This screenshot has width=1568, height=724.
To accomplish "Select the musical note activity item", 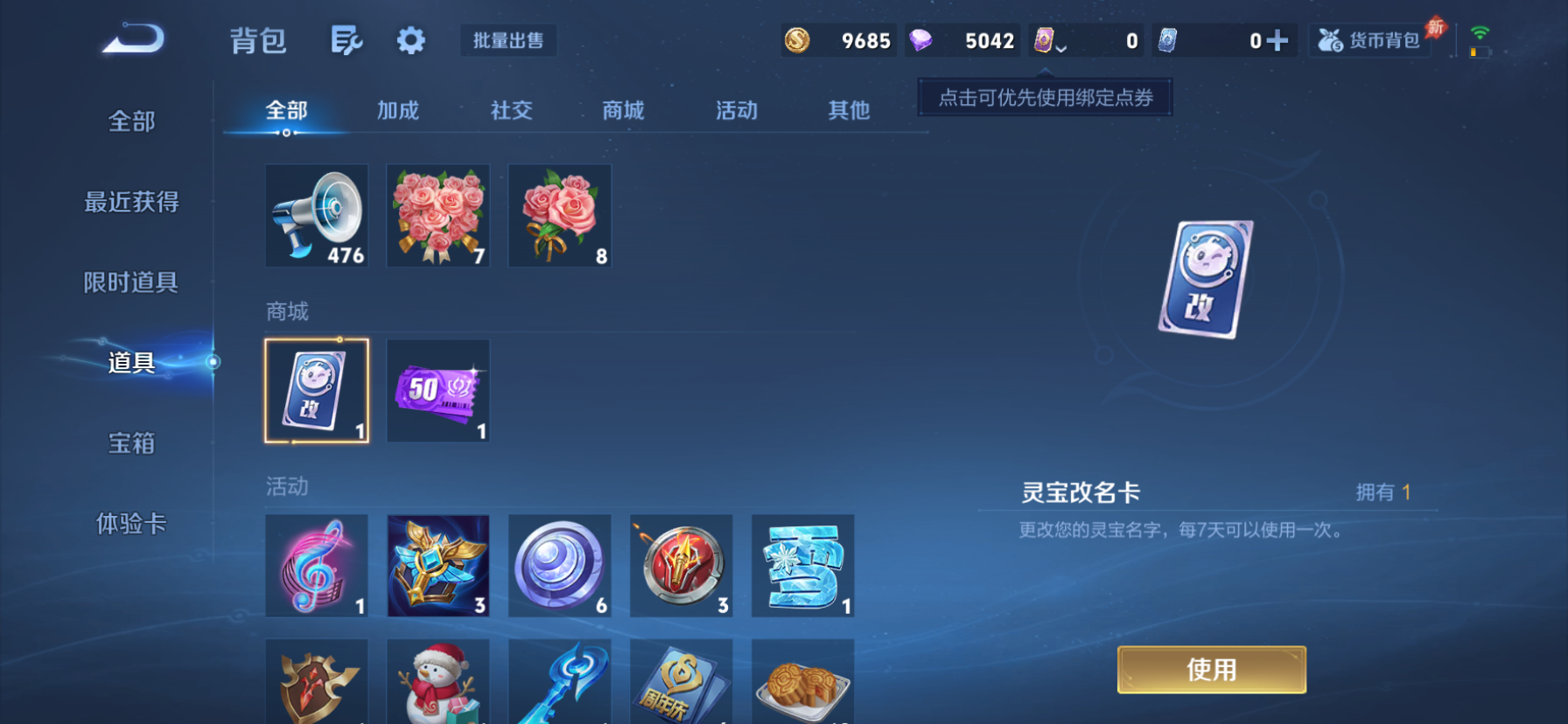I will [316, 565].
